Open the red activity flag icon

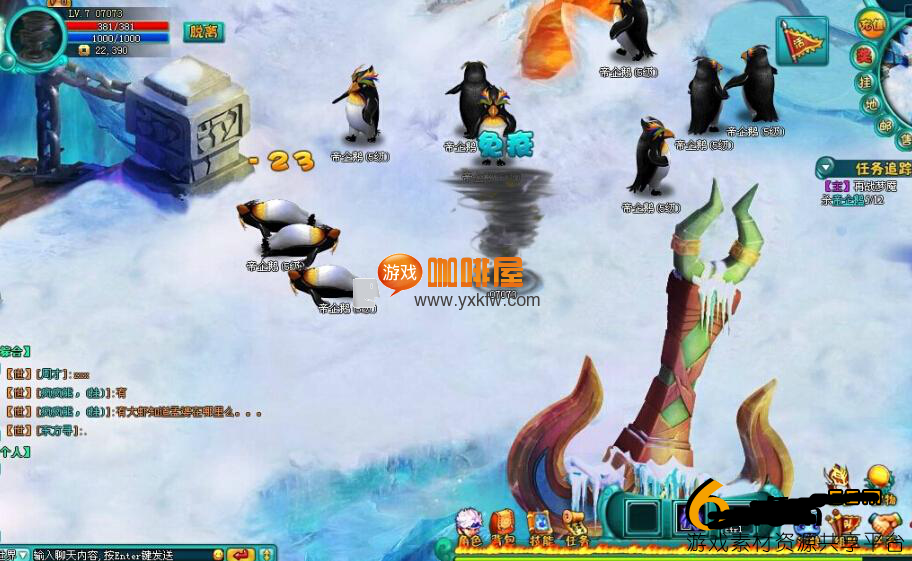(x=802, y=41)
